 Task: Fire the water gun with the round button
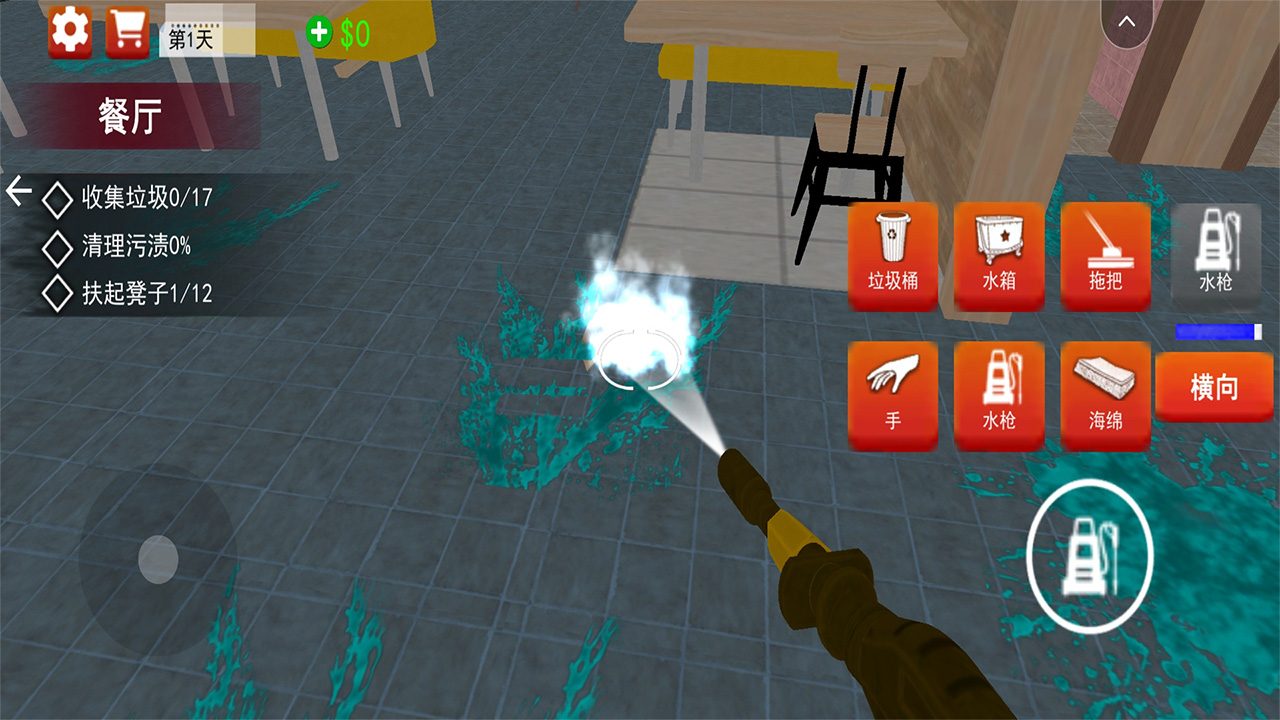pos(1090,552)
